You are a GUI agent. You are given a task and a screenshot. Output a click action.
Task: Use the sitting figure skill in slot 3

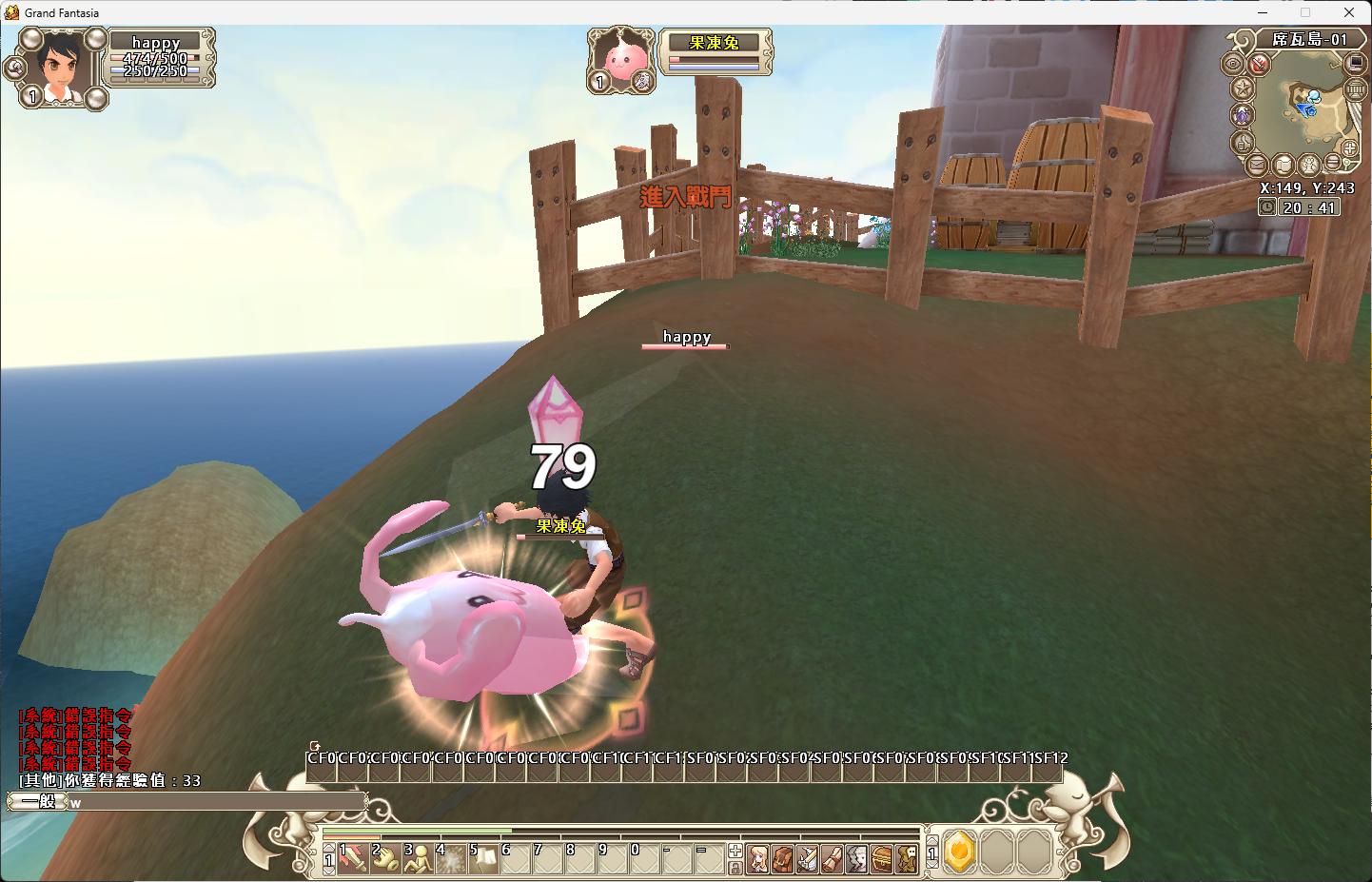point(418,857)
